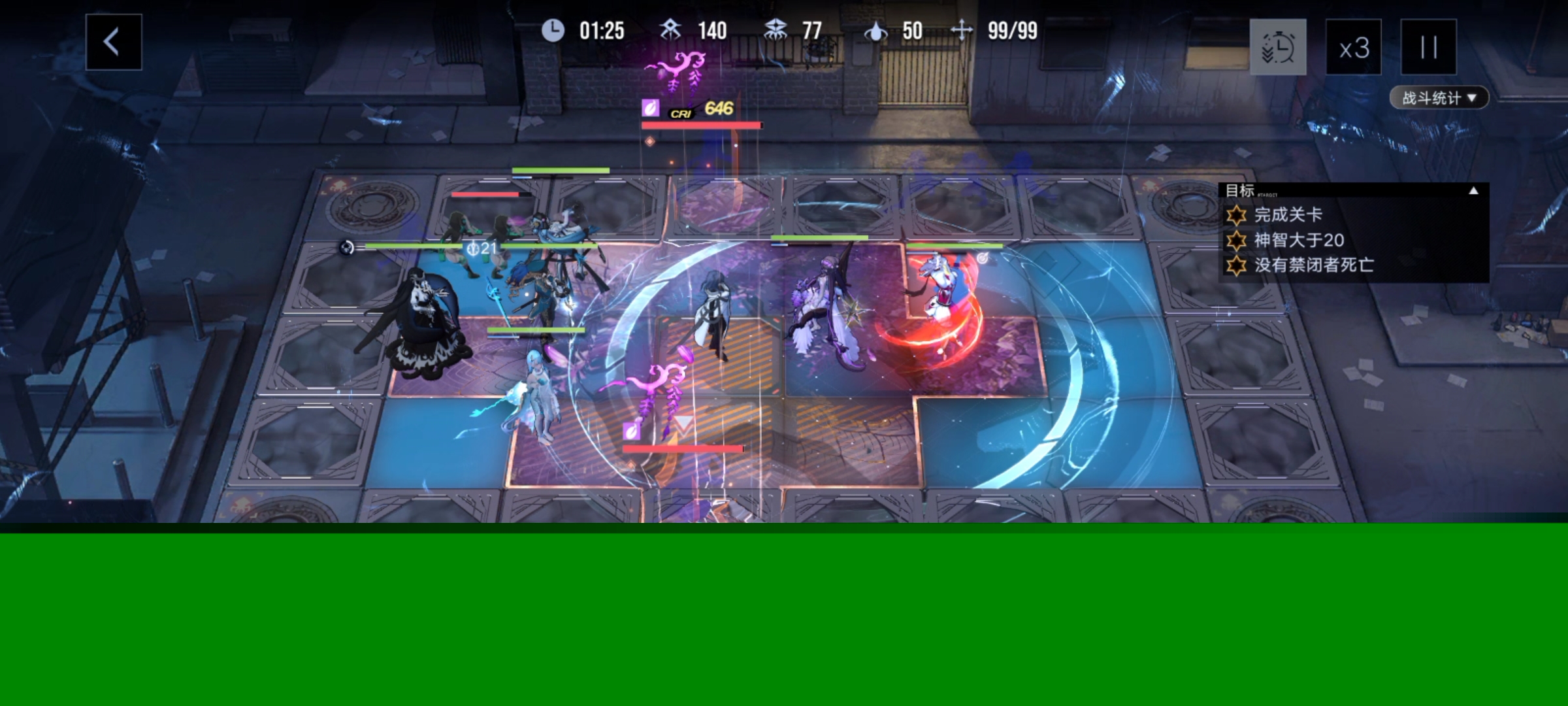The height and width of the screenshot is (706, 1568).
Task: Click the back arrow to exit battle
Action: coord(112,41)
